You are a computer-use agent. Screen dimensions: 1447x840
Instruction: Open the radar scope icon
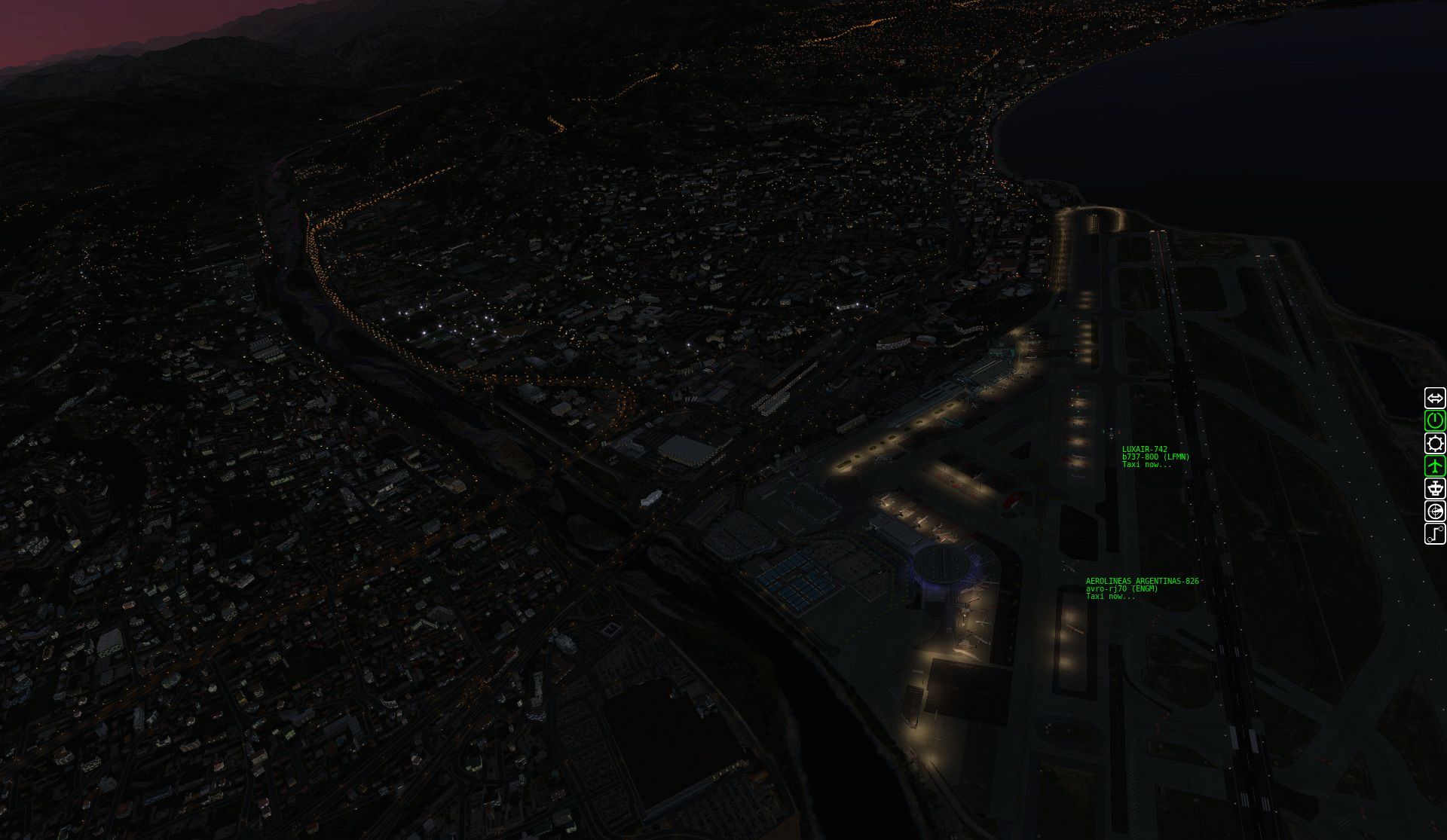[x=1434, y=512]
